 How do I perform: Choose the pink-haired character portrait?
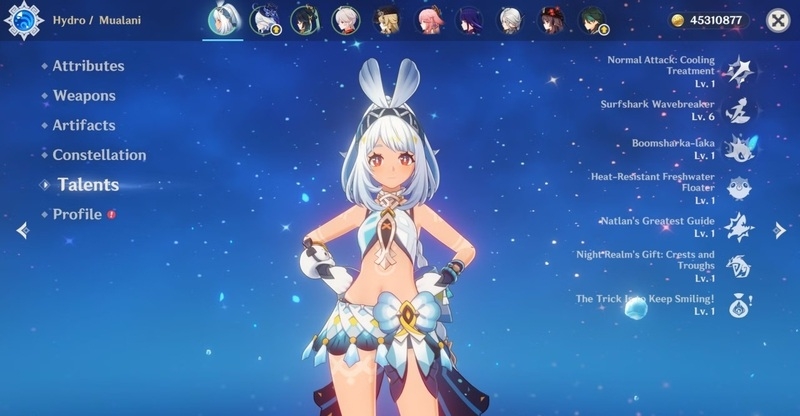428,20
